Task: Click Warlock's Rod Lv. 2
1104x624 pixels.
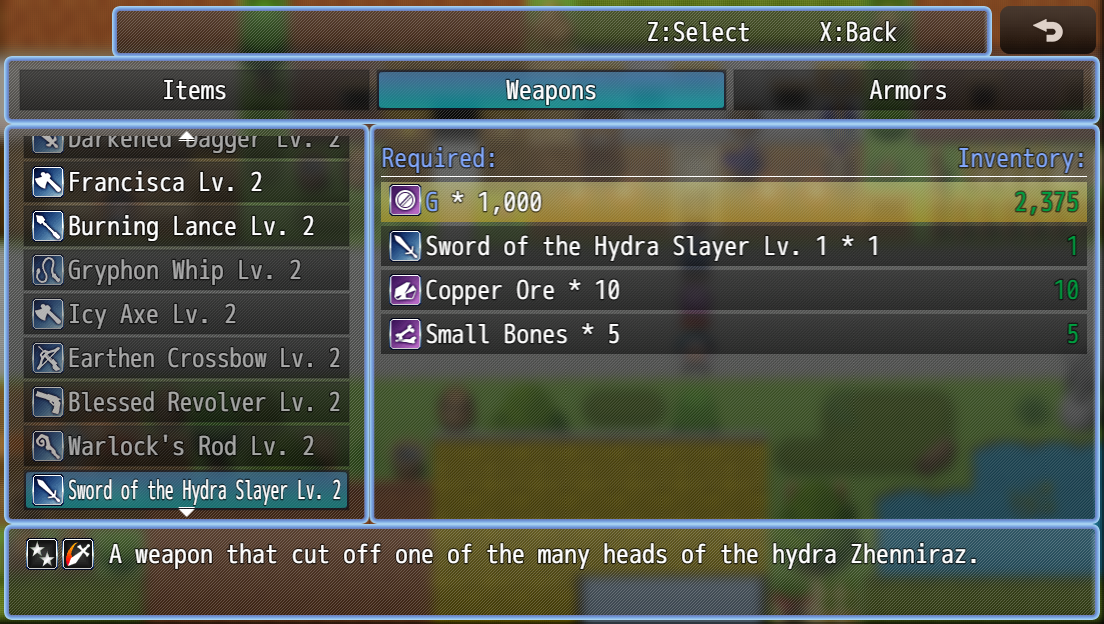Action: [187, 447]
